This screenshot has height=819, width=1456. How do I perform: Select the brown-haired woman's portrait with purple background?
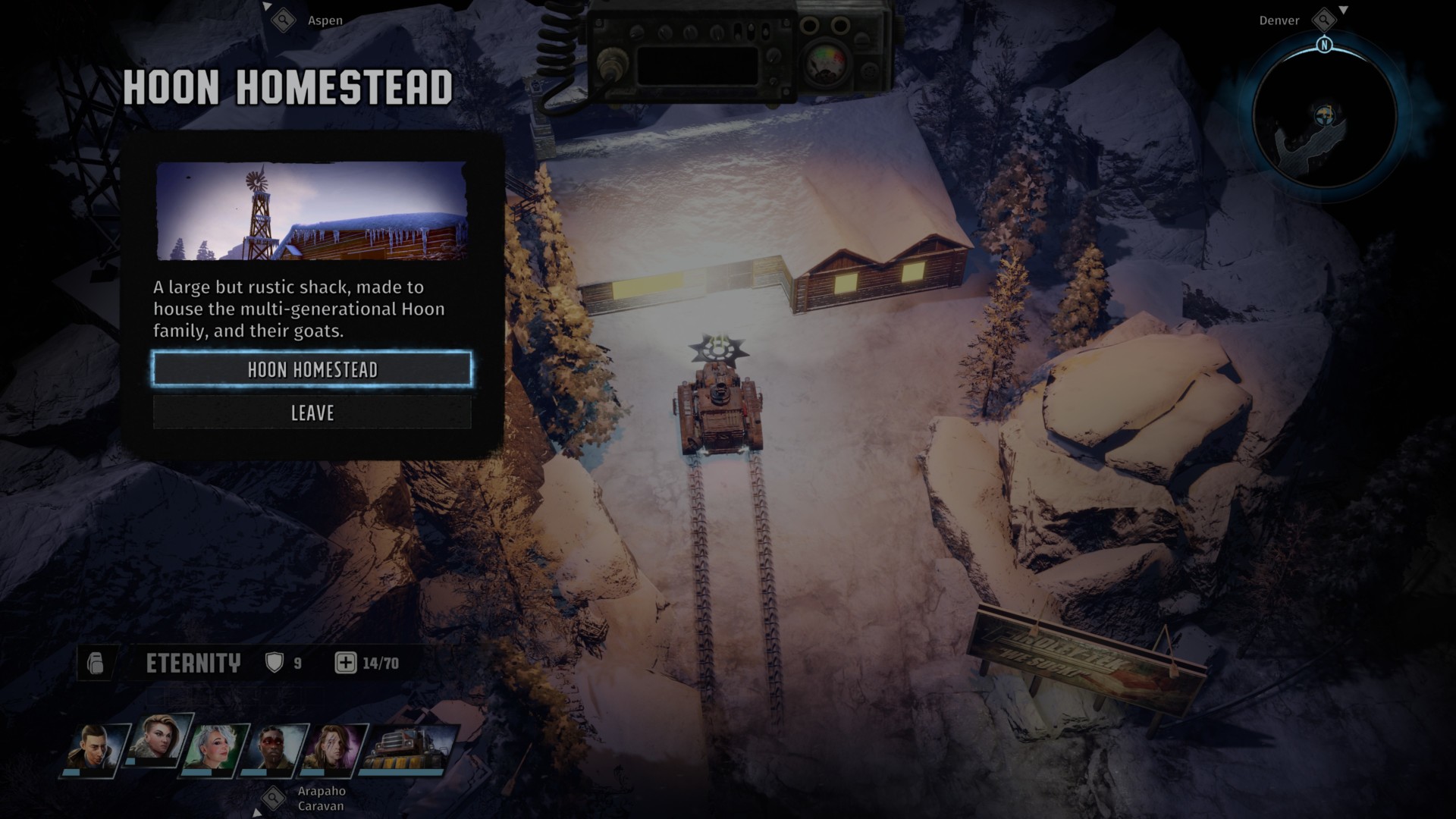point(334,748)
